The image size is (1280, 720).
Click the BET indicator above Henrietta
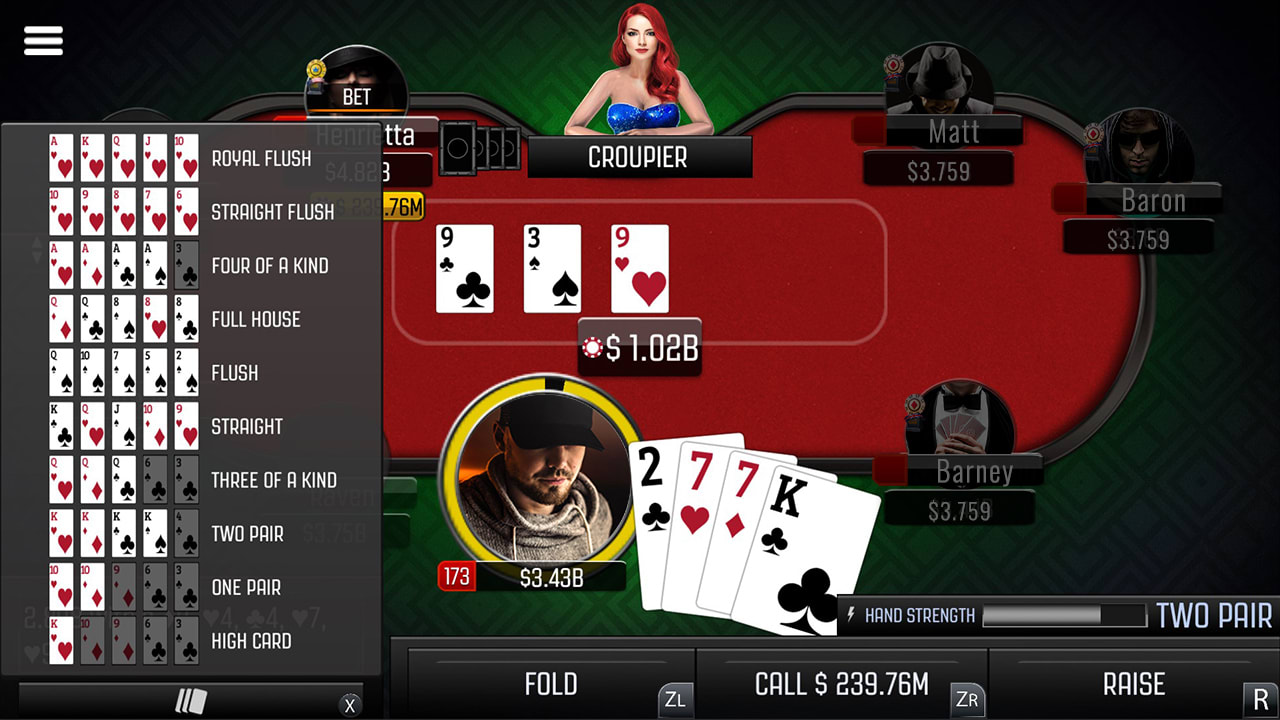pos(358,96)
